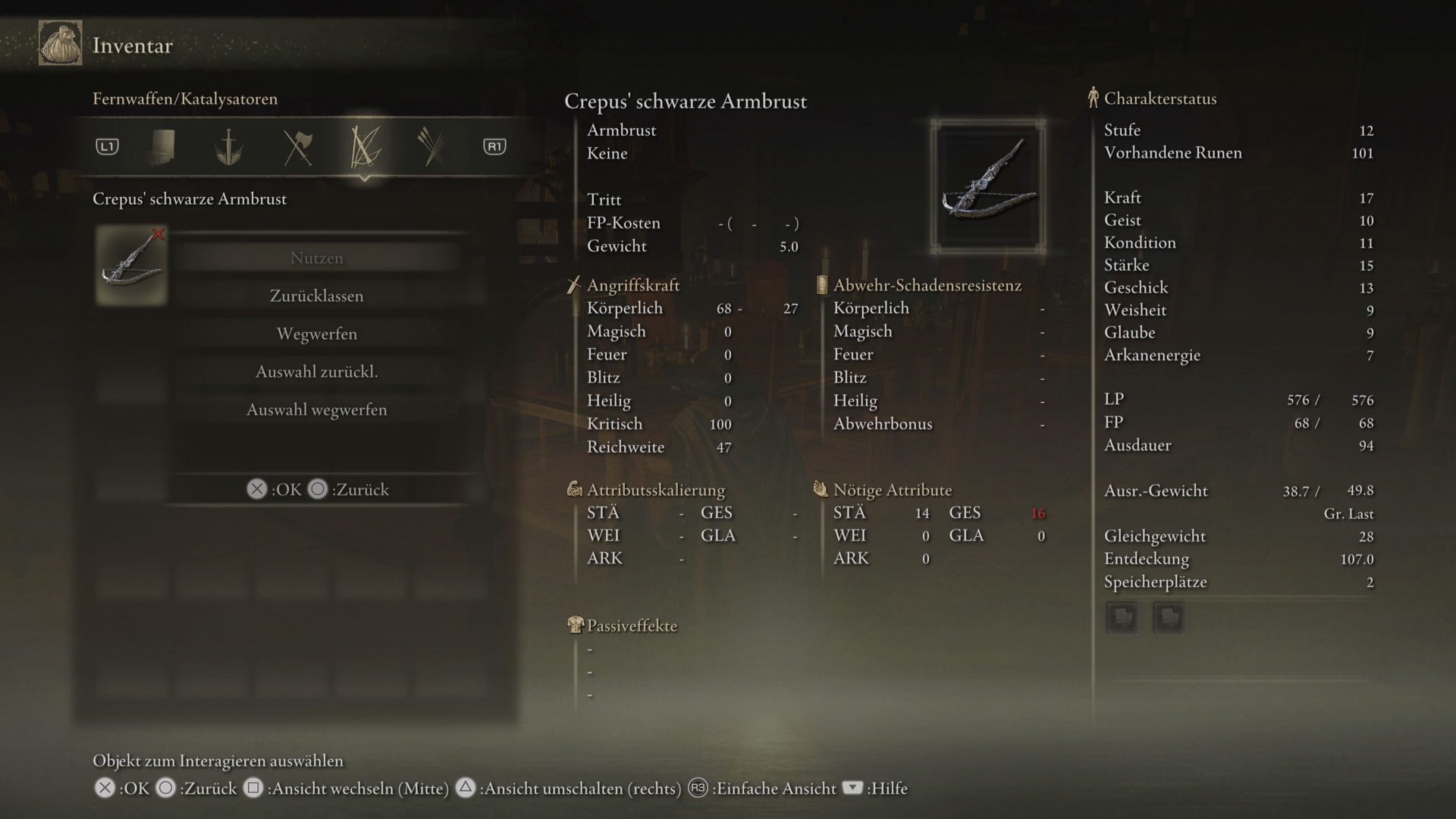
Task: Open the crossed axes category tab
Action: [297, 147]
